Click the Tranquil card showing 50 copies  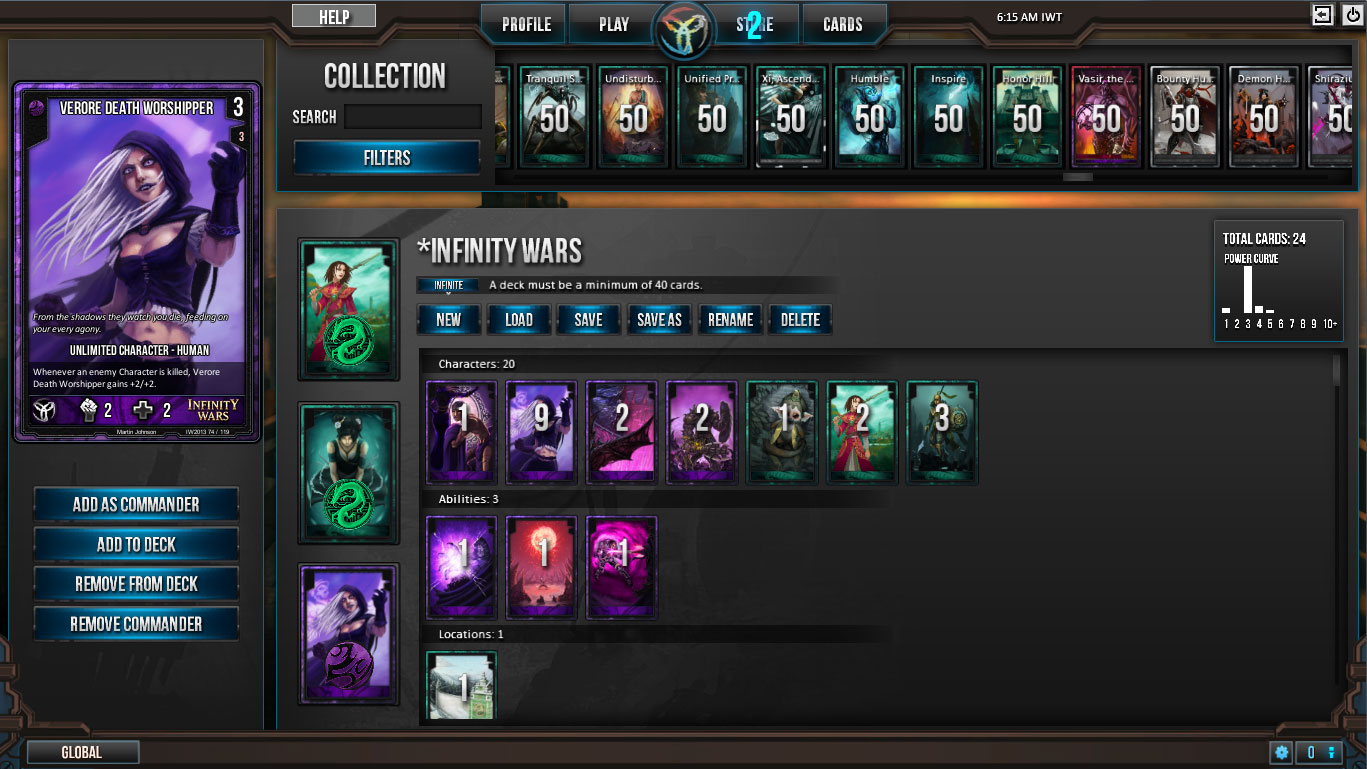[x=553, y=118]
